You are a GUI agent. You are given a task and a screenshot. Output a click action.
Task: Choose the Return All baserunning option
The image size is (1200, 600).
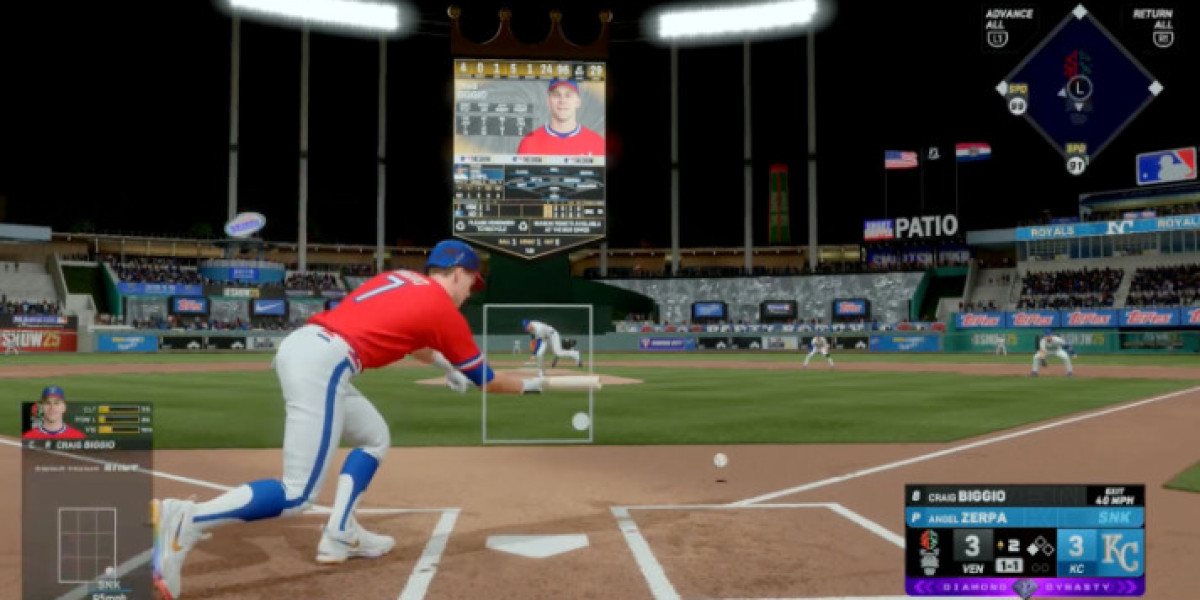[1152, 25]
